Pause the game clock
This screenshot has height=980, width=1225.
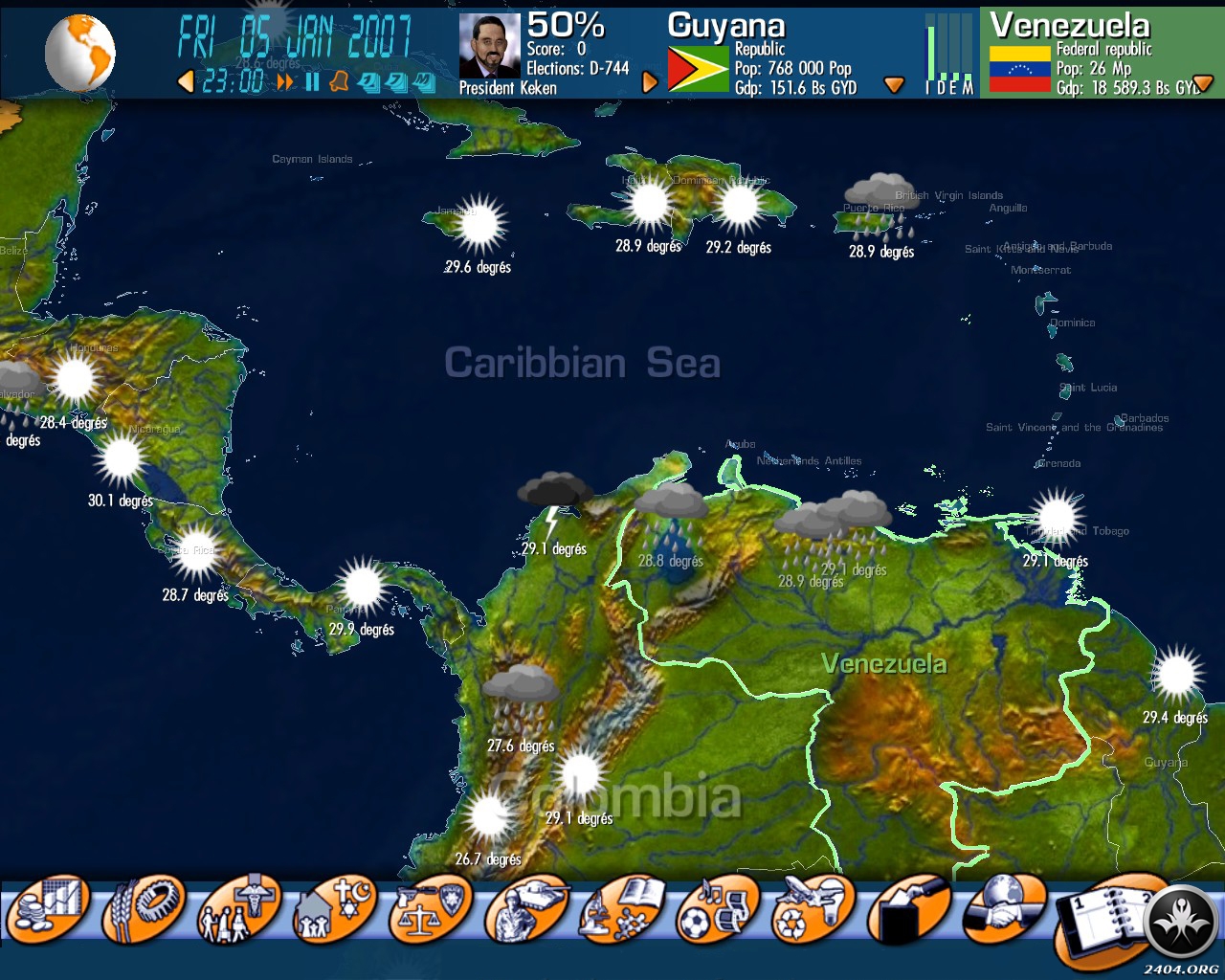click(x=312, y=82)
